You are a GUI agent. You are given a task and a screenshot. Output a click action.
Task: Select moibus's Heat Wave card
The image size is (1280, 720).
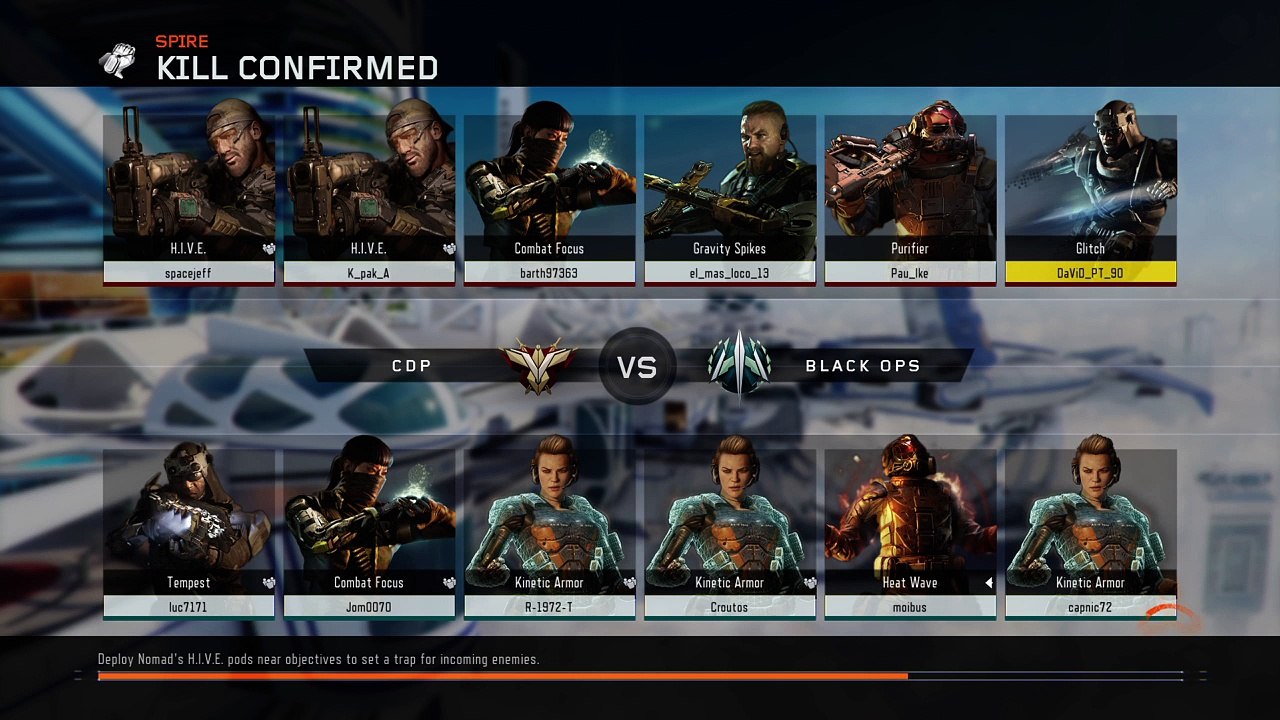pos(910,533)
